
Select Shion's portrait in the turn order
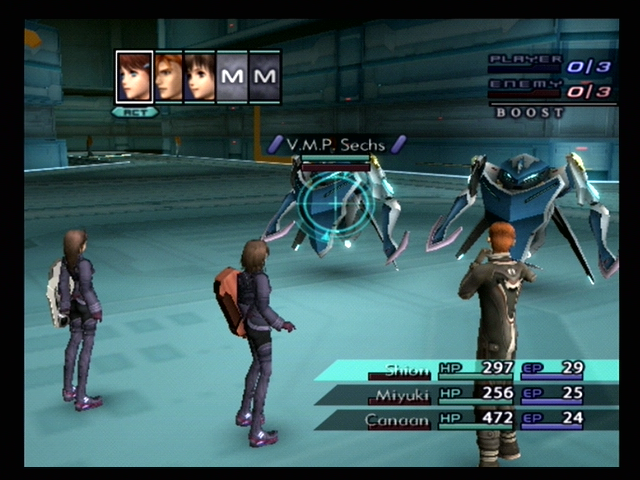134,77
